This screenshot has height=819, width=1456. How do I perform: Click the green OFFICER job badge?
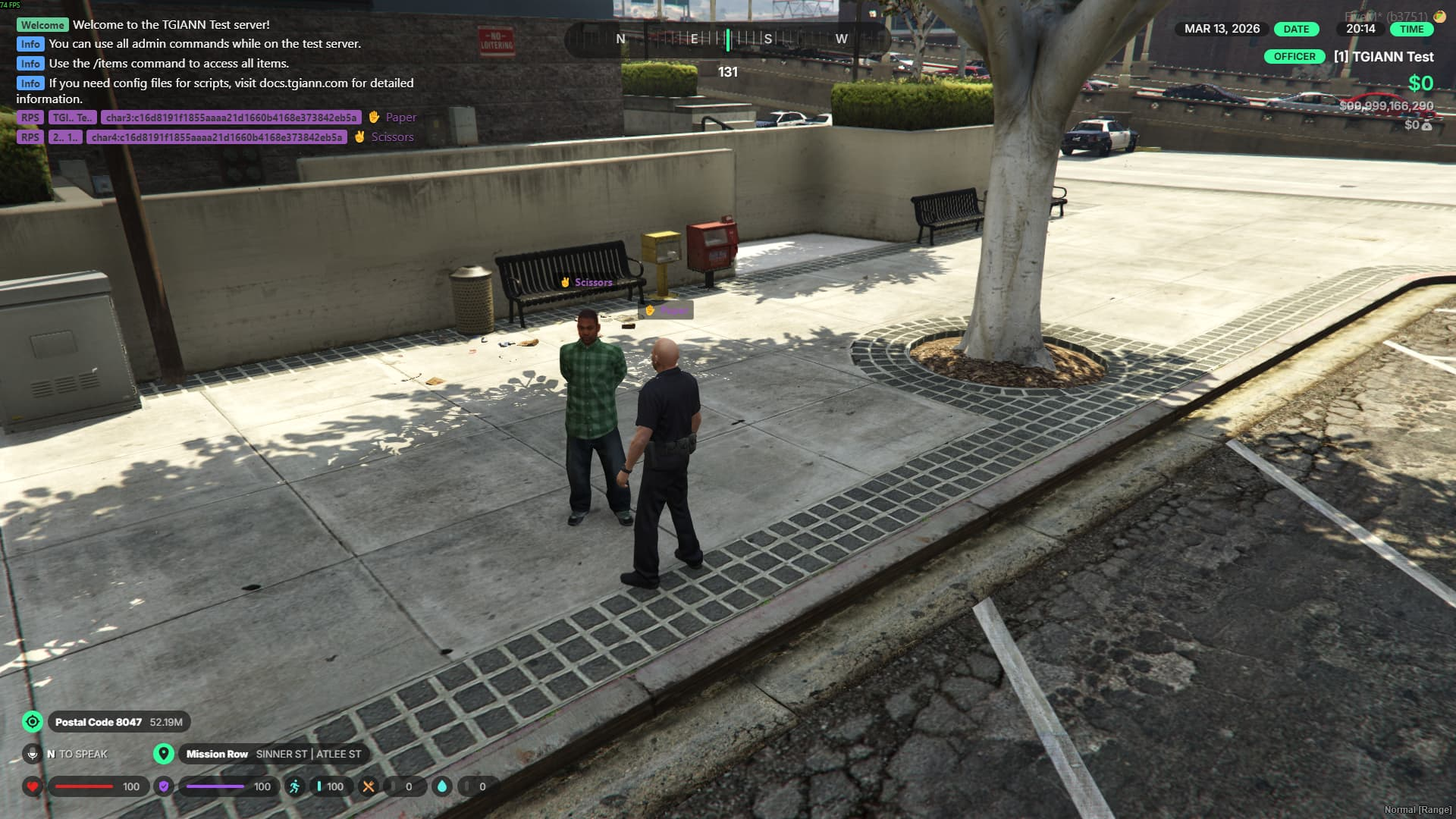click(1294, 57)
